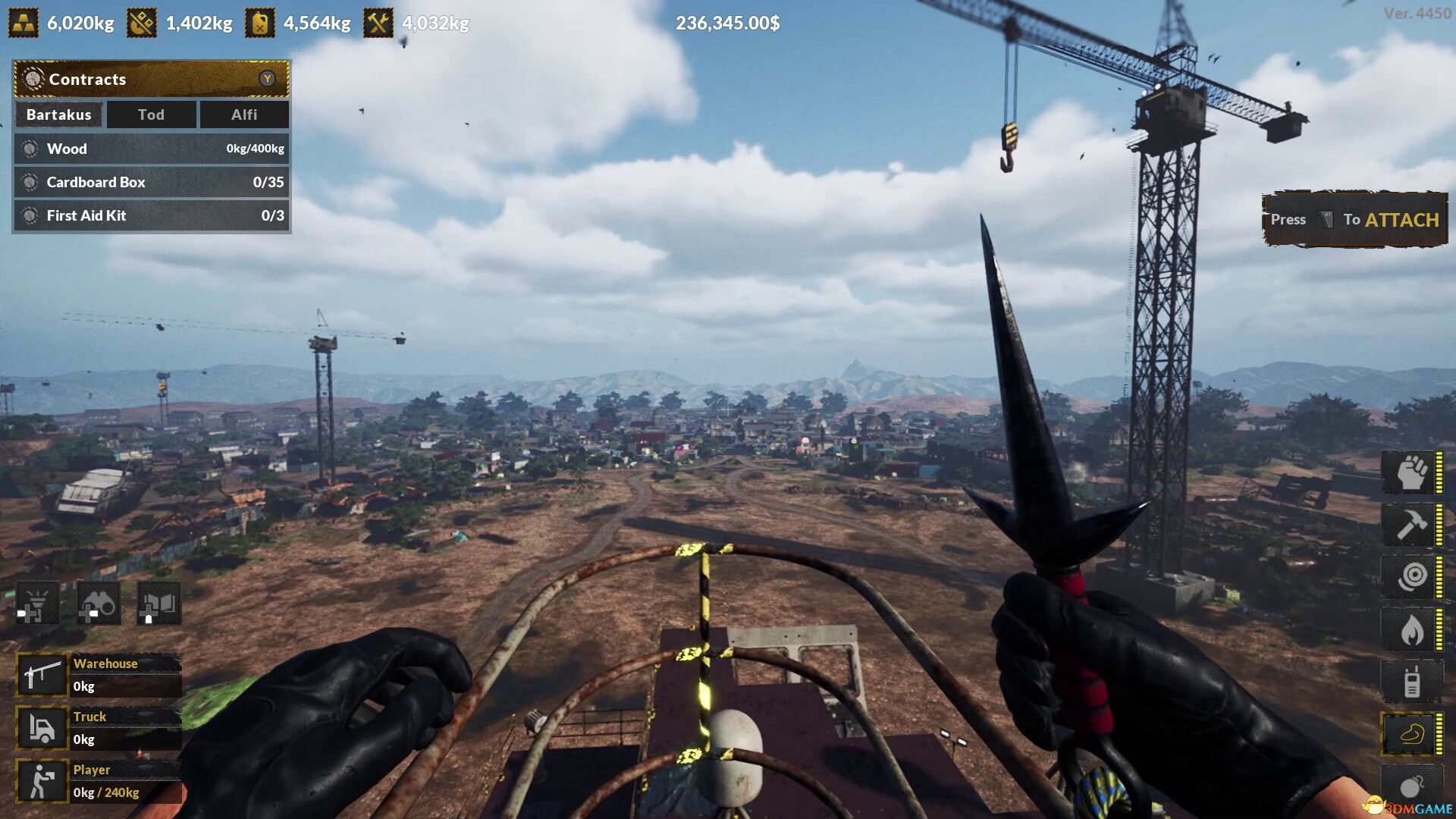This screenshot has height=819, width=1456.
Task: Open the map book icon
Action: point(158,604)
